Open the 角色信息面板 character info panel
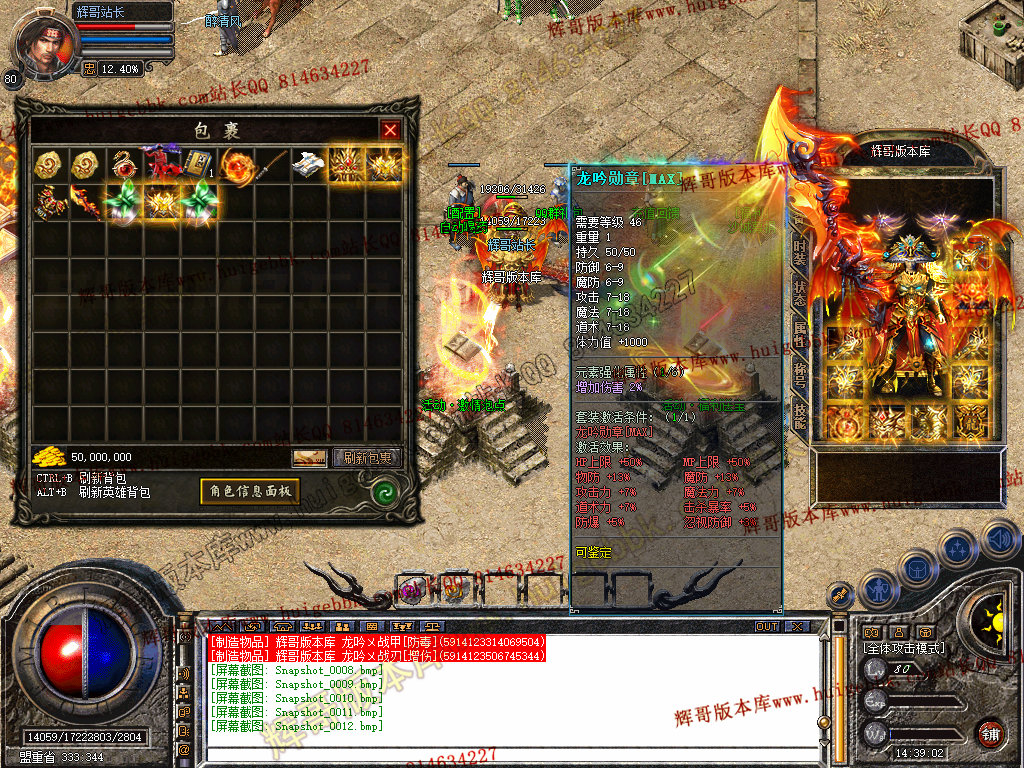The width and height of the screenshot is (1024, 768). click(249, 491)
